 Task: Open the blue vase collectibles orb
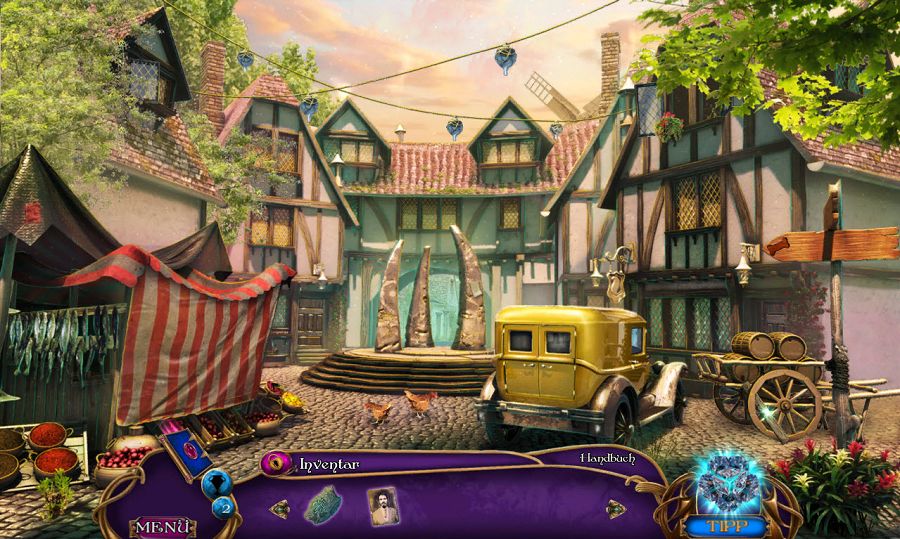[217, 484]
